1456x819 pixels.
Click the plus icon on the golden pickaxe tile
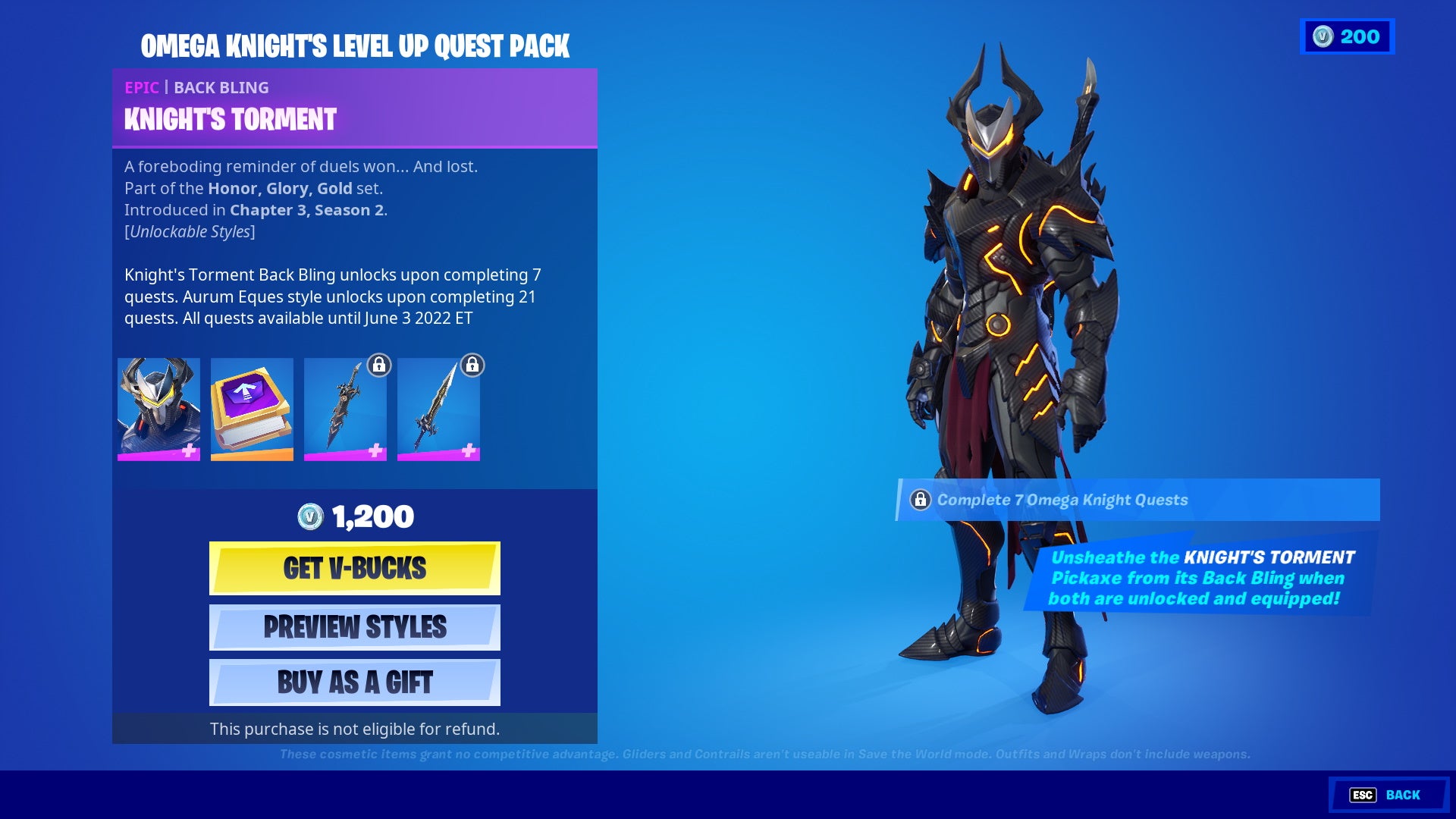point(471,450)
